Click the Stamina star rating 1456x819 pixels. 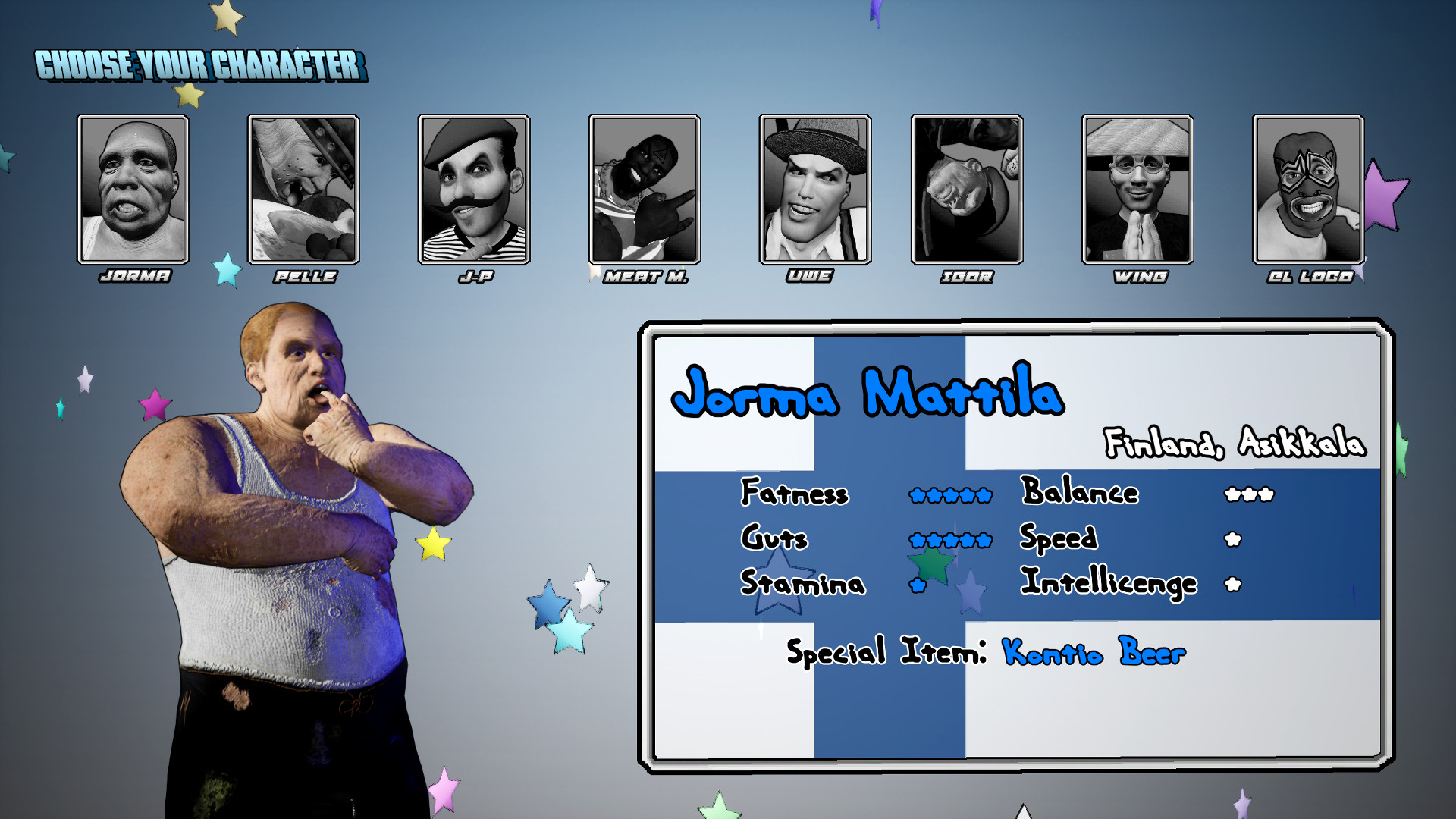(916, 585)
